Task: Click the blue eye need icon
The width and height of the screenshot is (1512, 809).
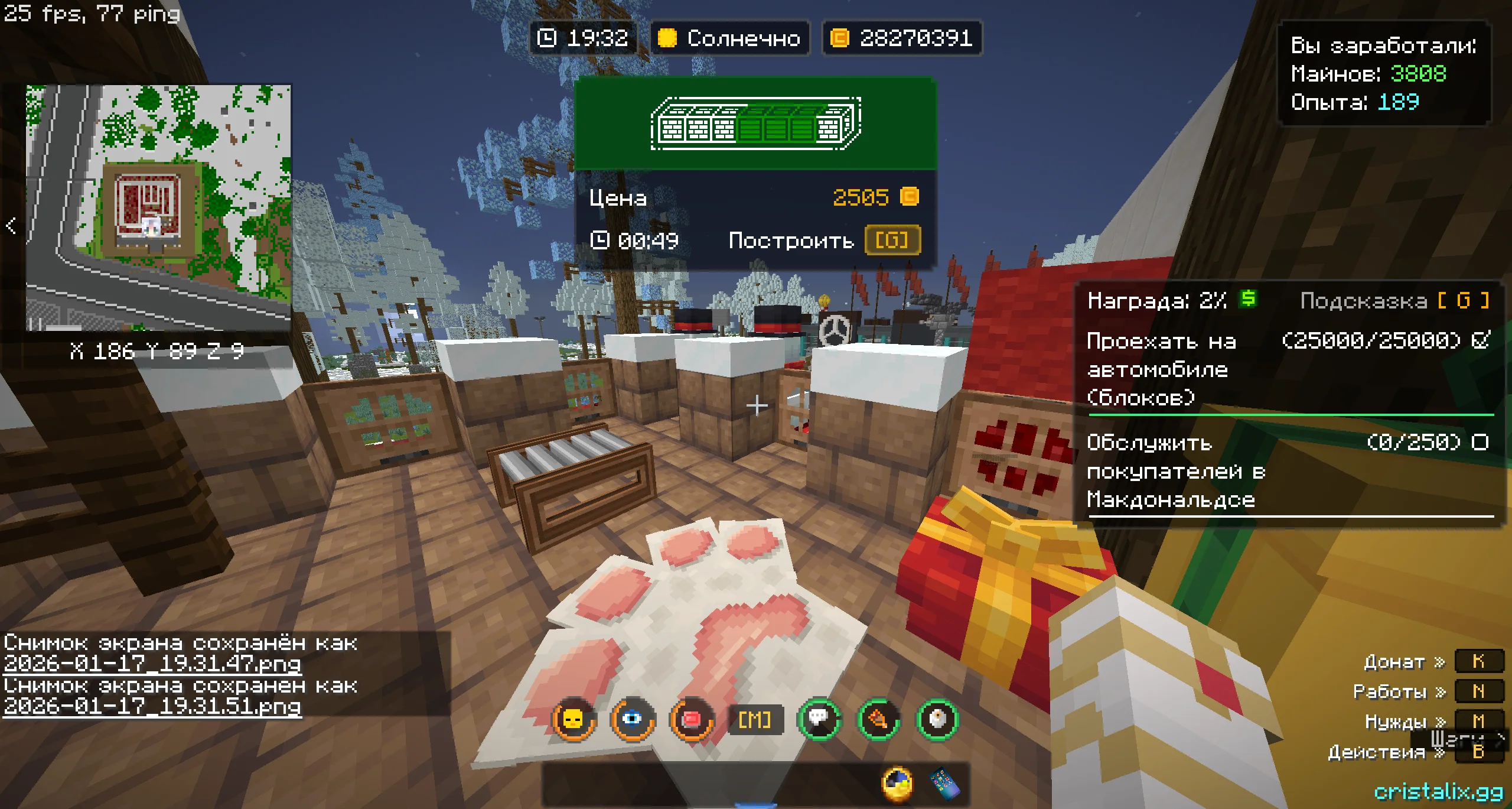Action: coord(633,719)
